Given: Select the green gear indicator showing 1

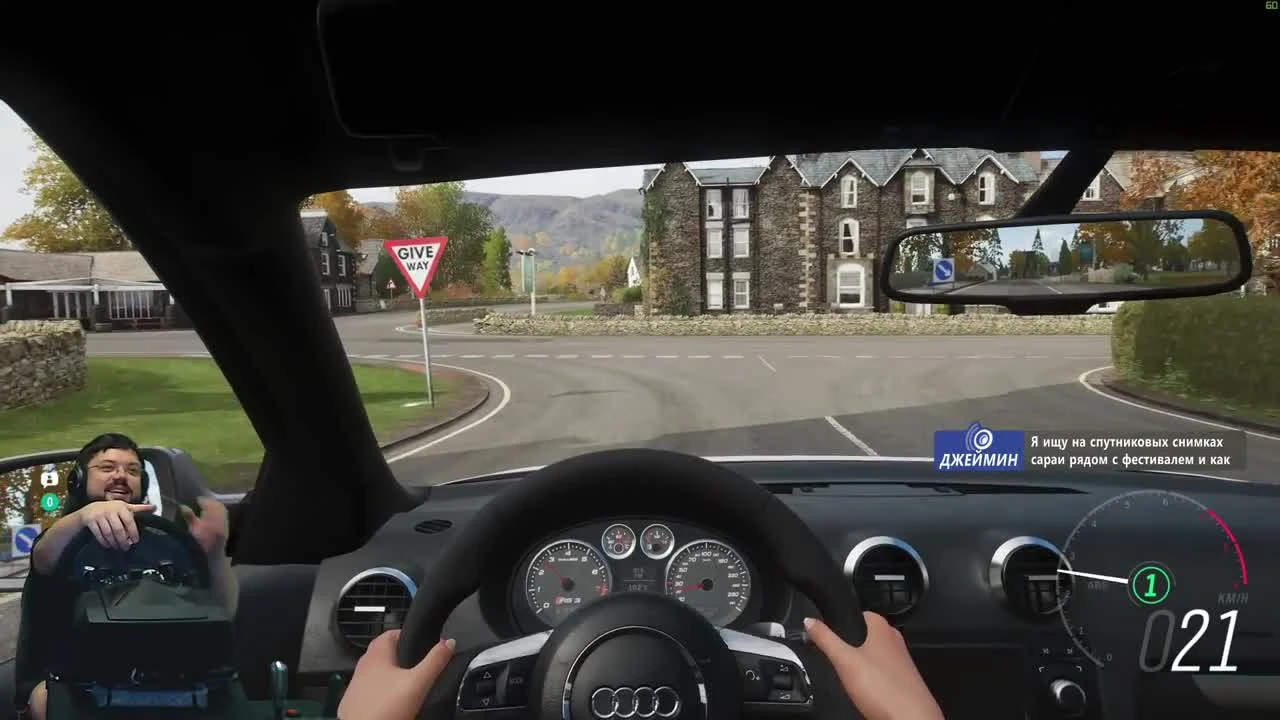Looking at the screenshot, I should coord(1150,583).
